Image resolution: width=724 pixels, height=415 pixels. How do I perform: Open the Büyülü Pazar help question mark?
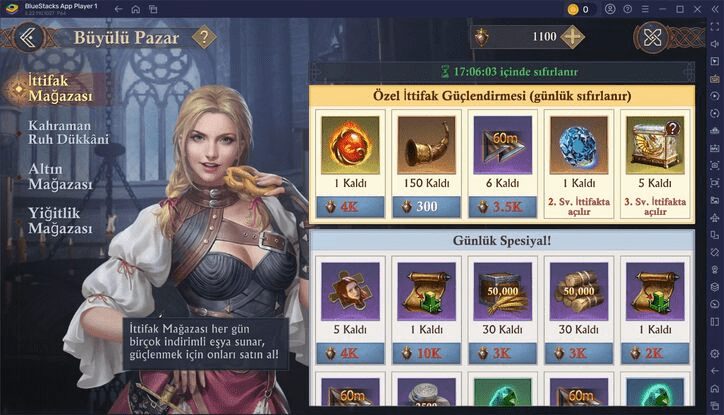(x=204, y=38)
